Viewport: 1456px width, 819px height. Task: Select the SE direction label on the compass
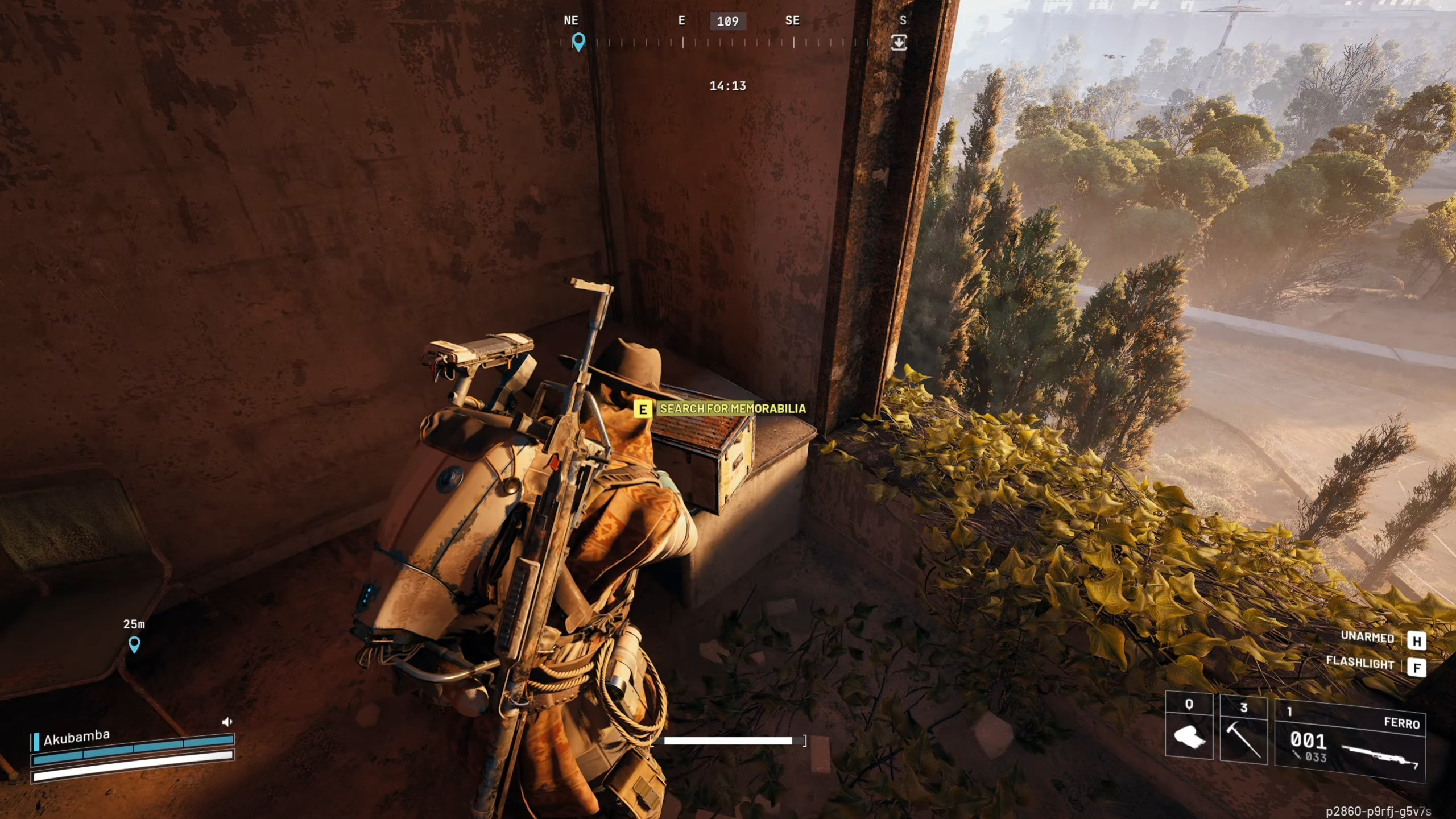(x=792, y=21)
